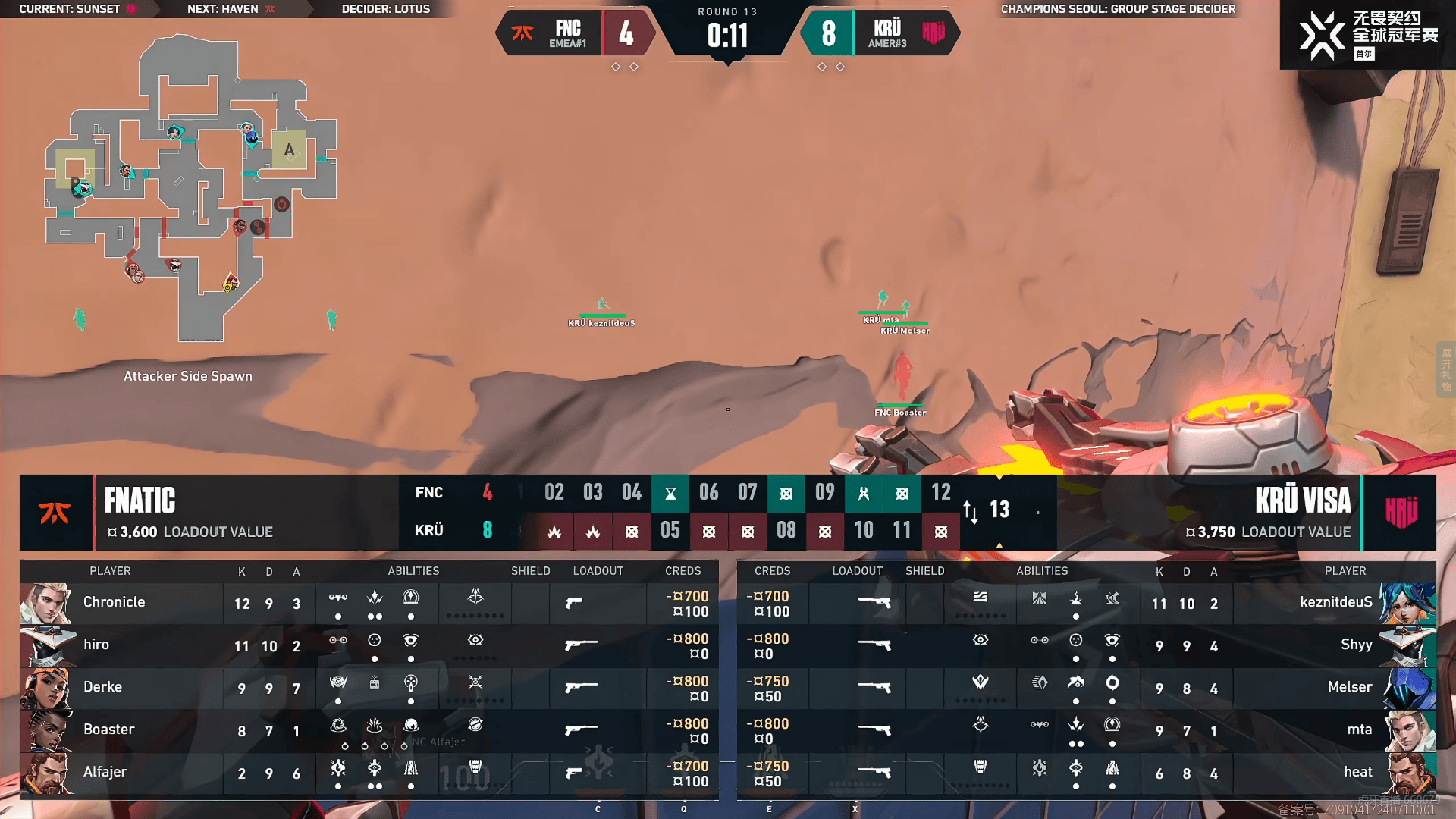The height and width of the screenshot is (819, 1456).
Task: Select keznitdeuS's agent portrait
Action: (1407, 604)
